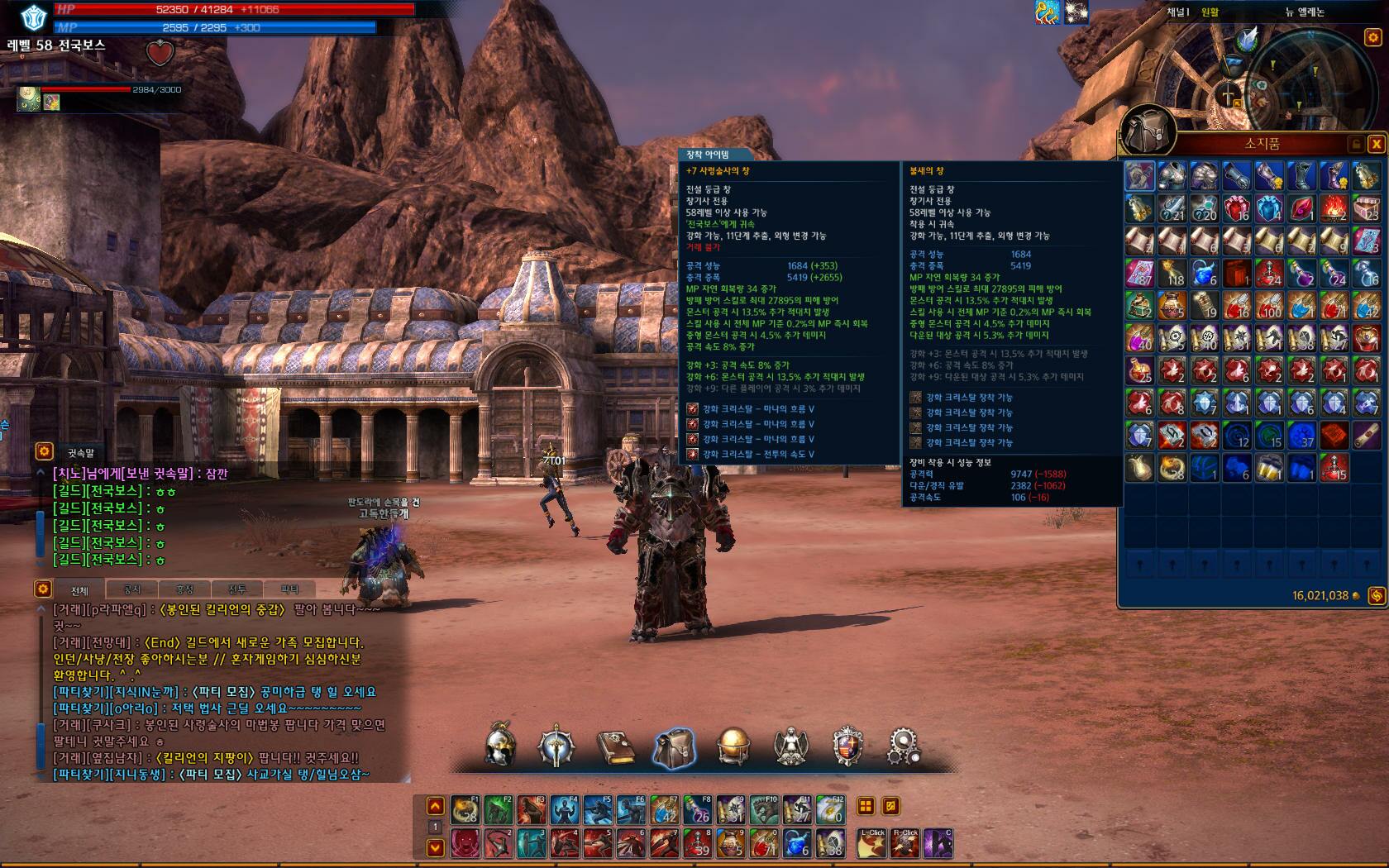Open the world map globe icon
The image size is (1389, 868).
(x=733, y=746)
